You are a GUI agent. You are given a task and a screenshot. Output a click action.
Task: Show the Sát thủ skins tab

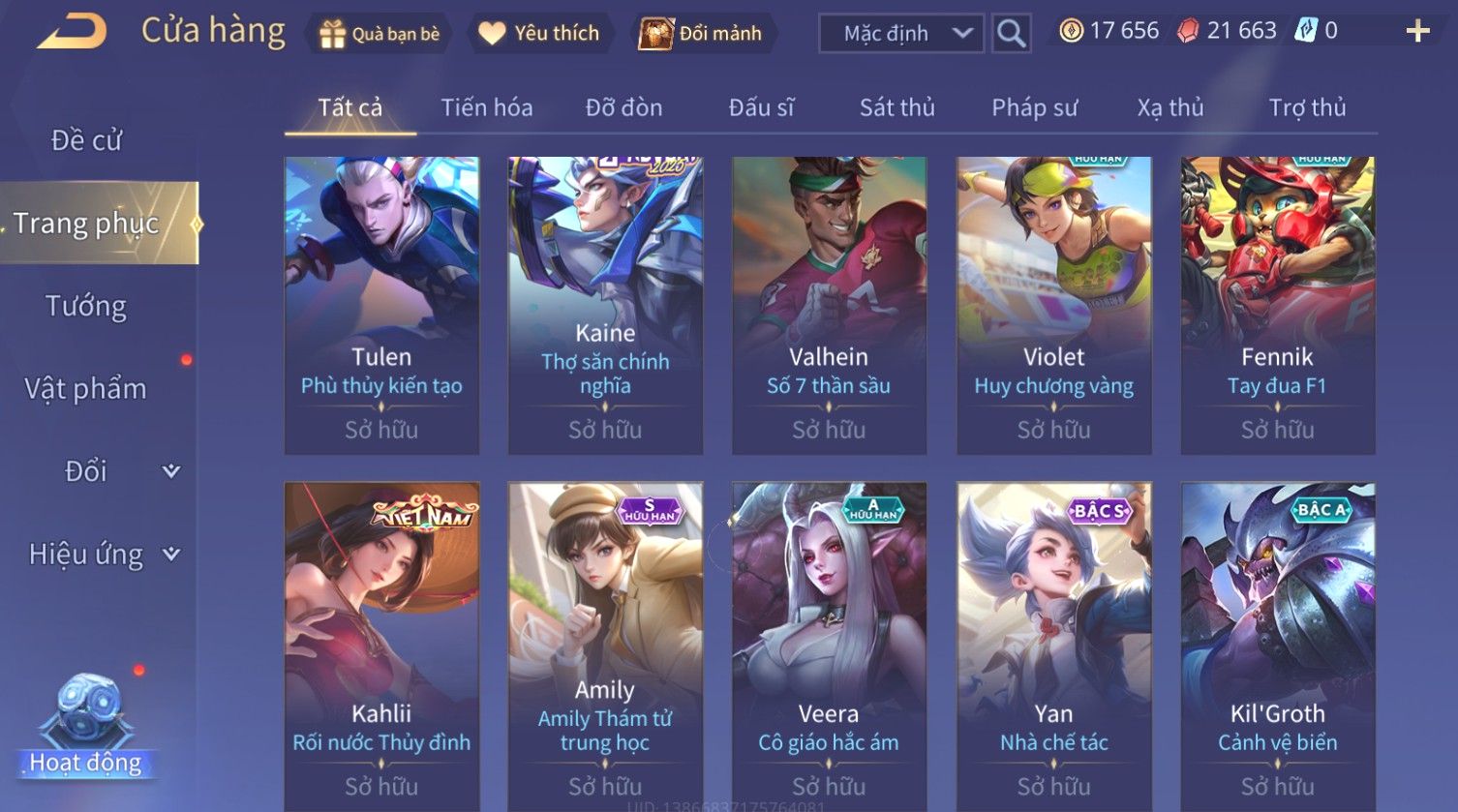point(896,107)
